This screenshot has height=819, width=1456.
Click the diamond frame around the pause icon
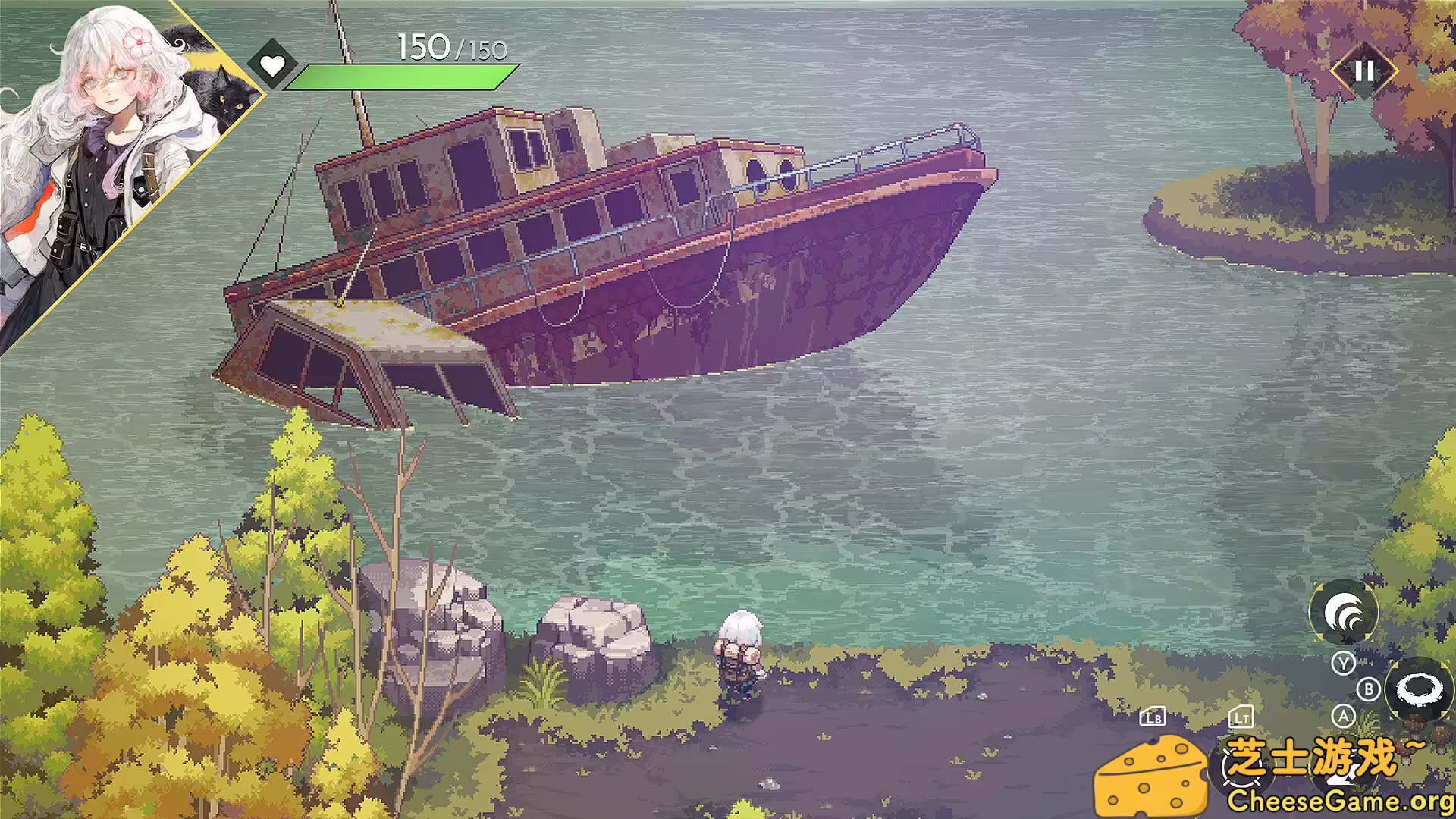tap(1363, 71)
